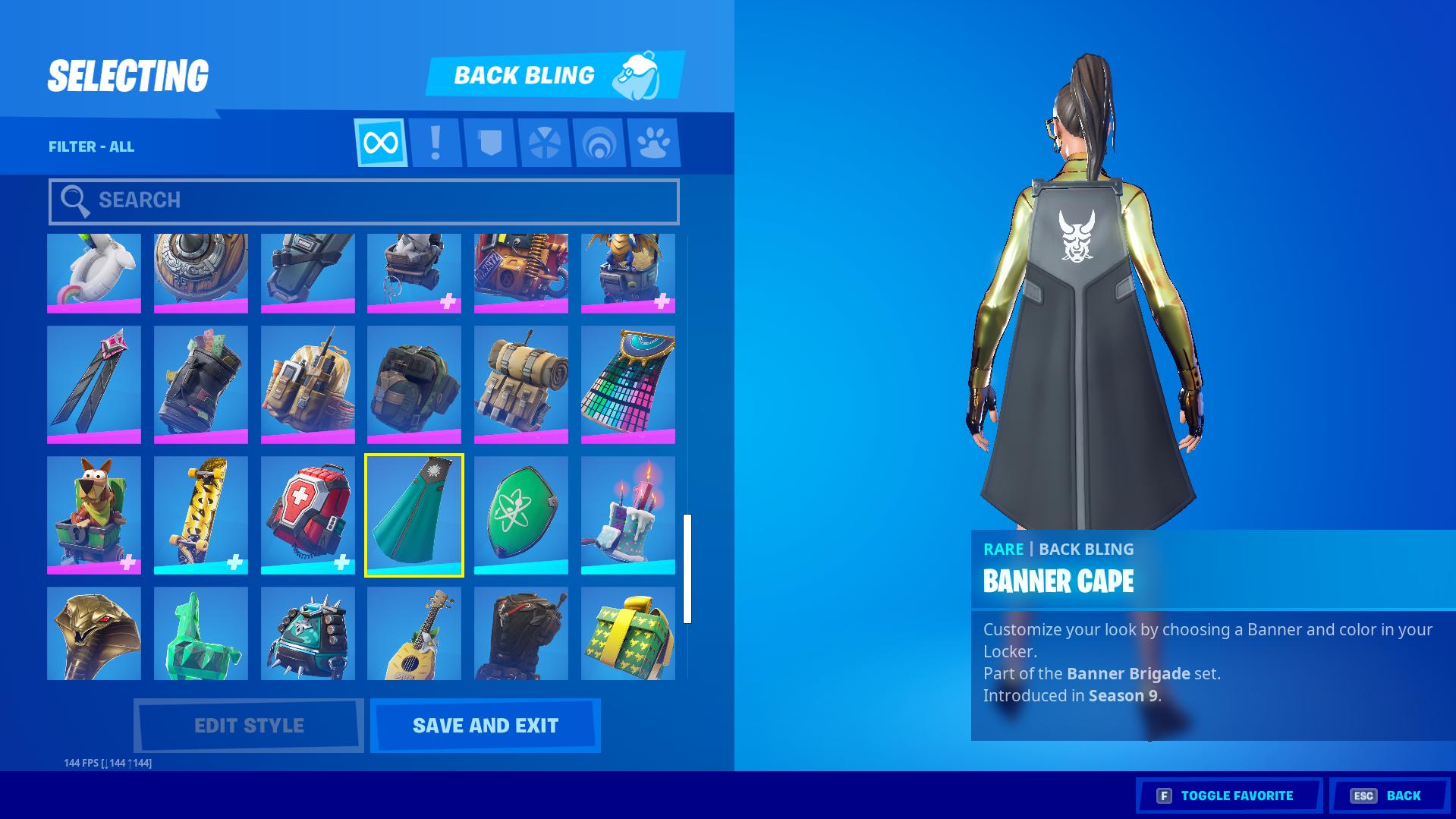
Task: Pick the dog in green crate back bling
Action: (x=94, y=515)
